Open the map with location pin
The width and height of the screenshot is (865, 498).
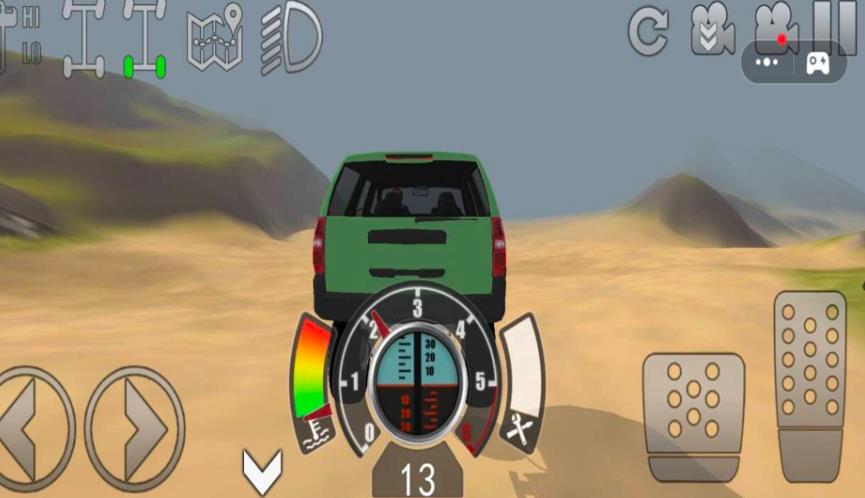tap(215, 39)
